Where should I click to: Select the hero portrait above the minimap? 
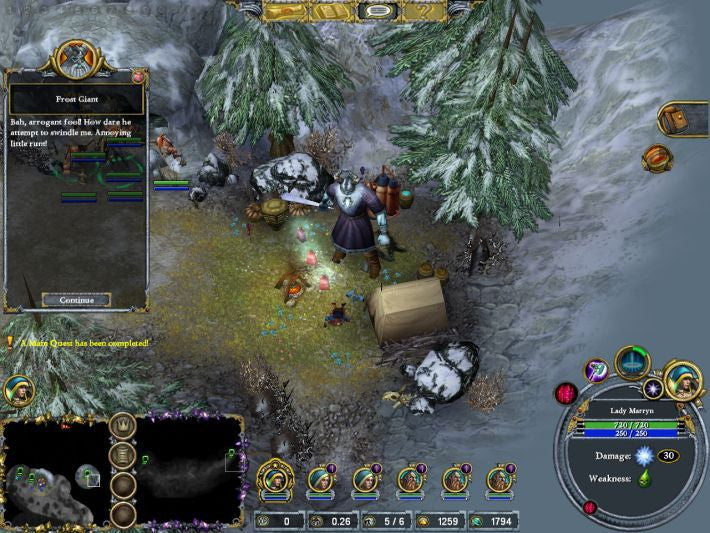tap(18, 391)
